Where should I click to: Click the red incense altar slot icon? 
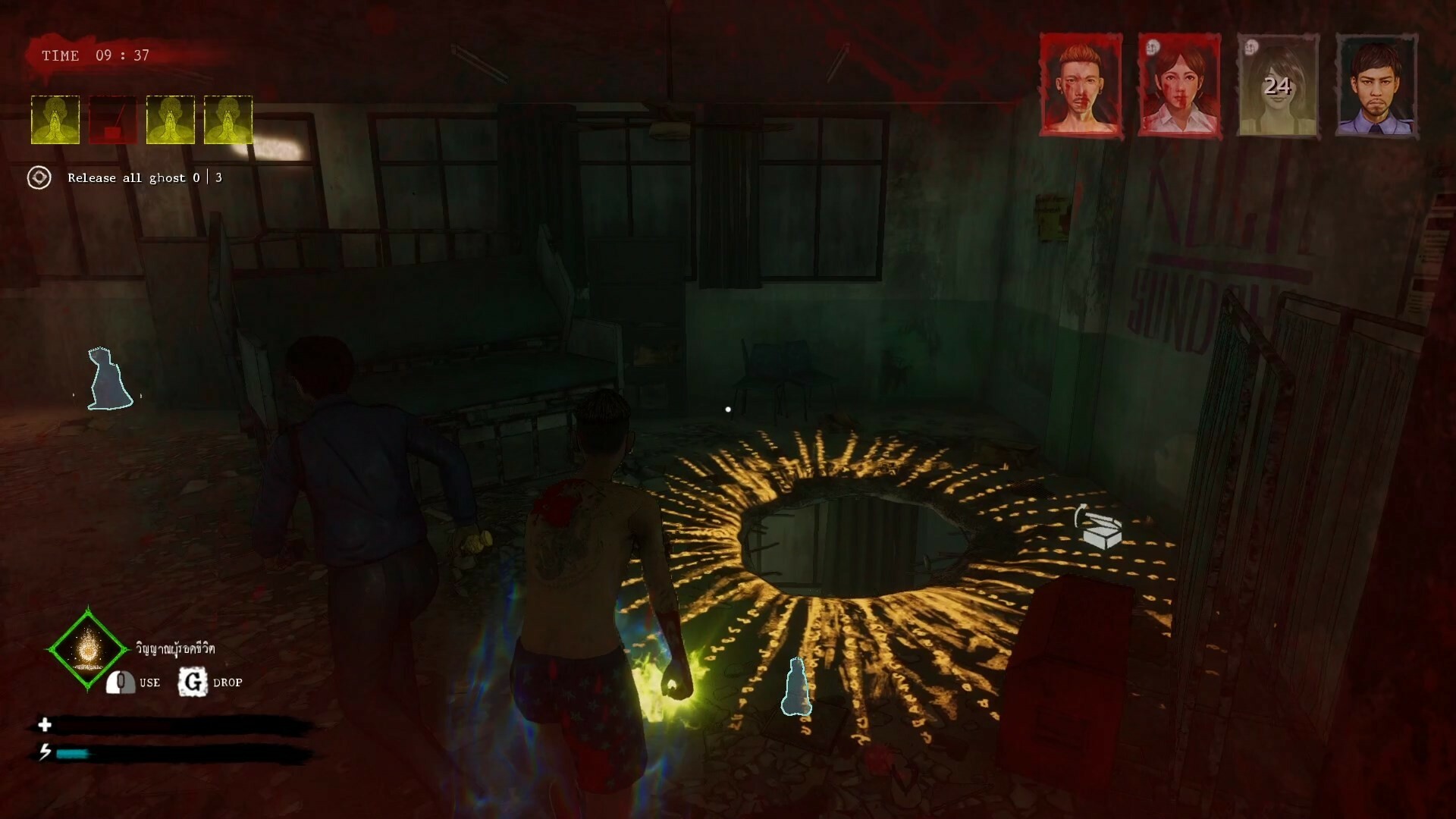[x=112, y=119]
